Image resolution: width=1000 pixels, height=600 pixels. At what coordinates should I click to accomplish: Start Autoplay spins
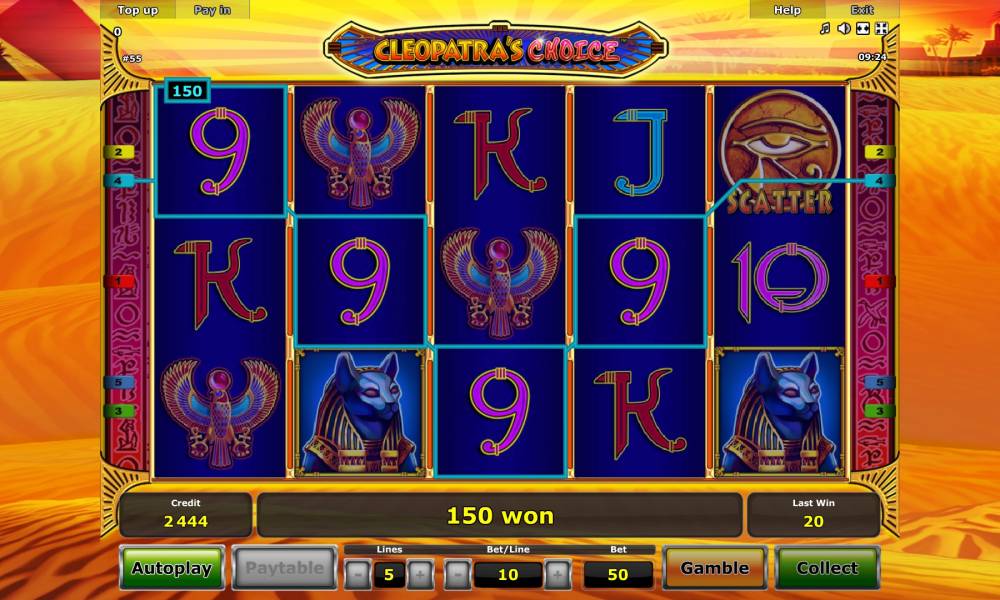[172, 568]
